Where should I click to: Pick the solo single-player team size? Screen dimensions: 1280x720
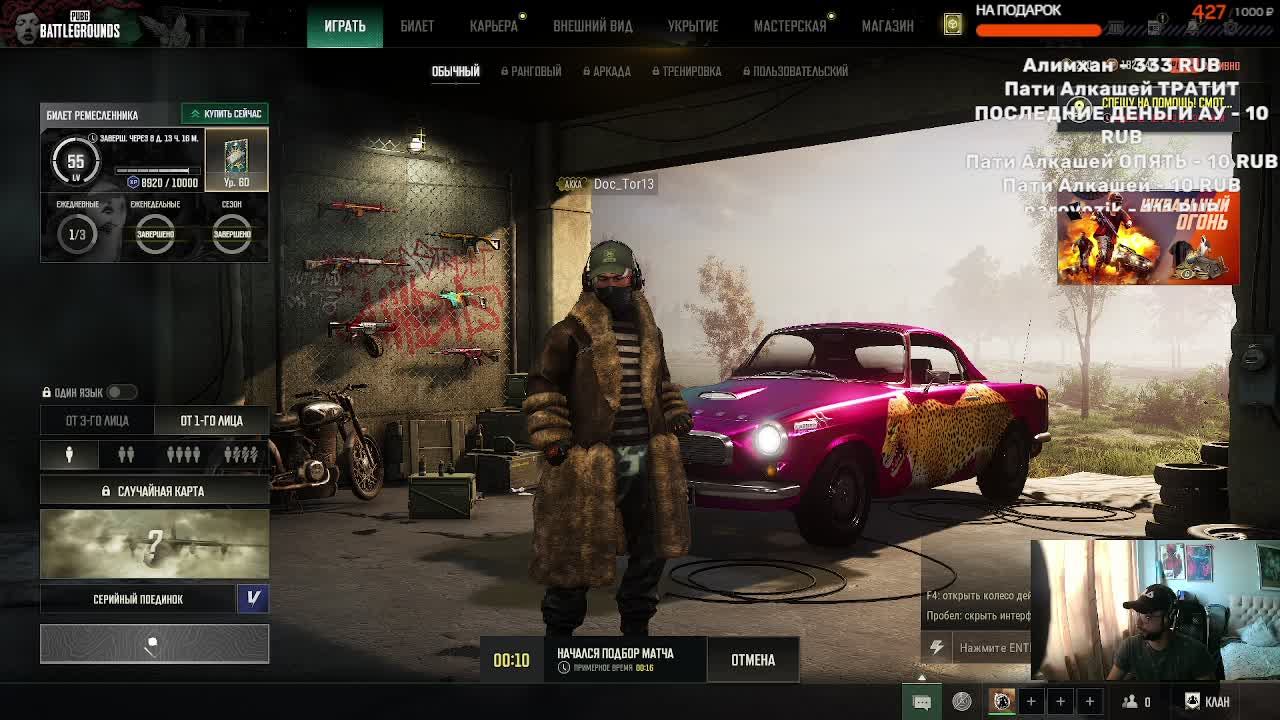[69, 455]
